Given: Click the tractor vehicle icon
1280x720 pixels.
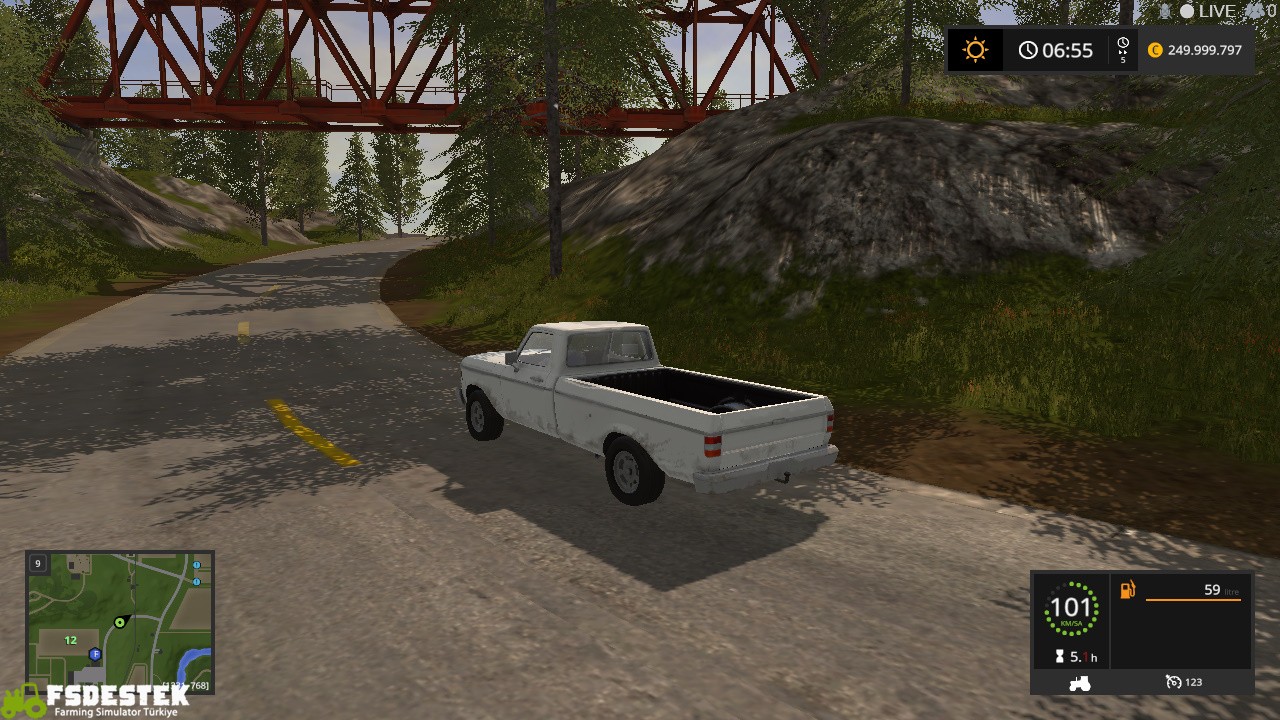Looking at the screenshot, I should tap(1080, 683).
